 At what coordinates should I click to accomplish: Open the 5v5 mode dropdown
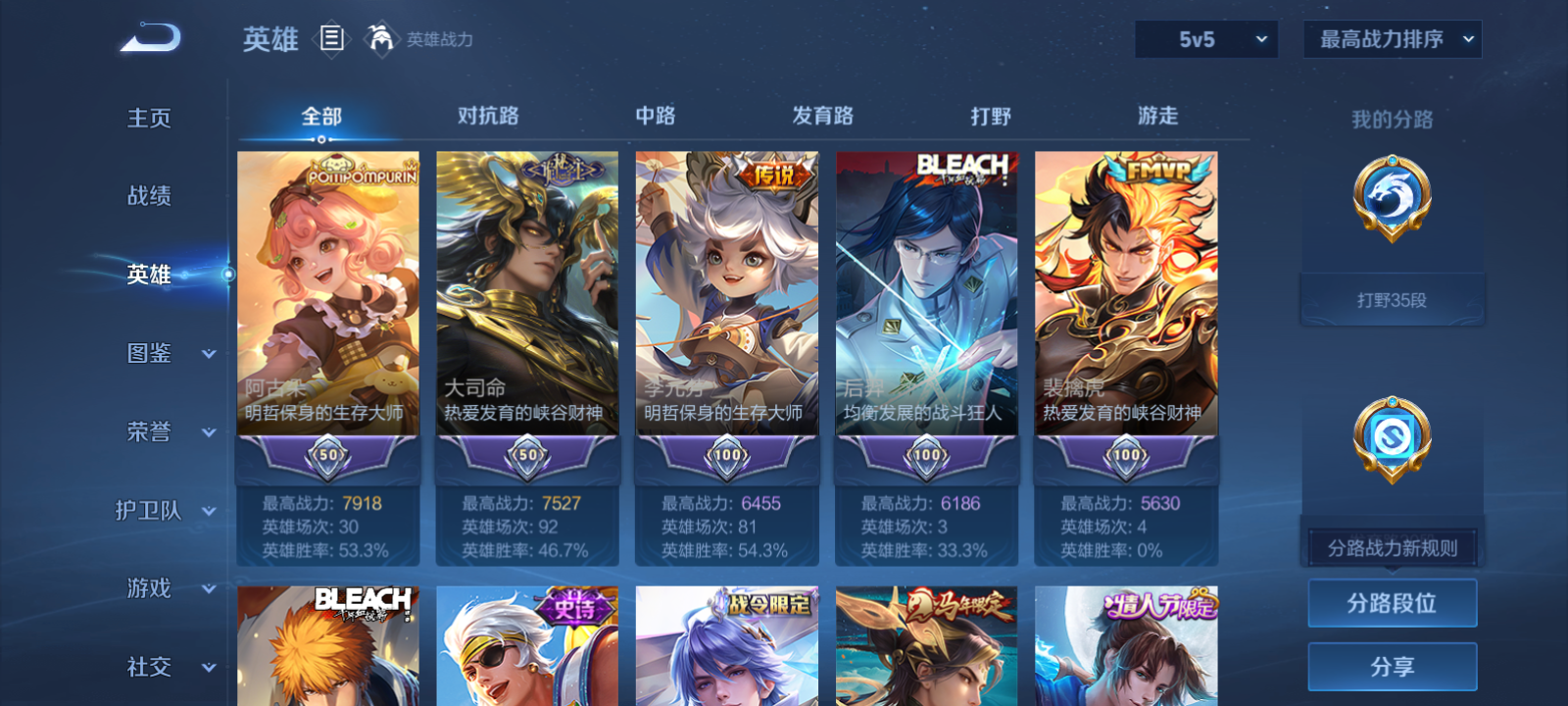click(x=1206, y=40)
